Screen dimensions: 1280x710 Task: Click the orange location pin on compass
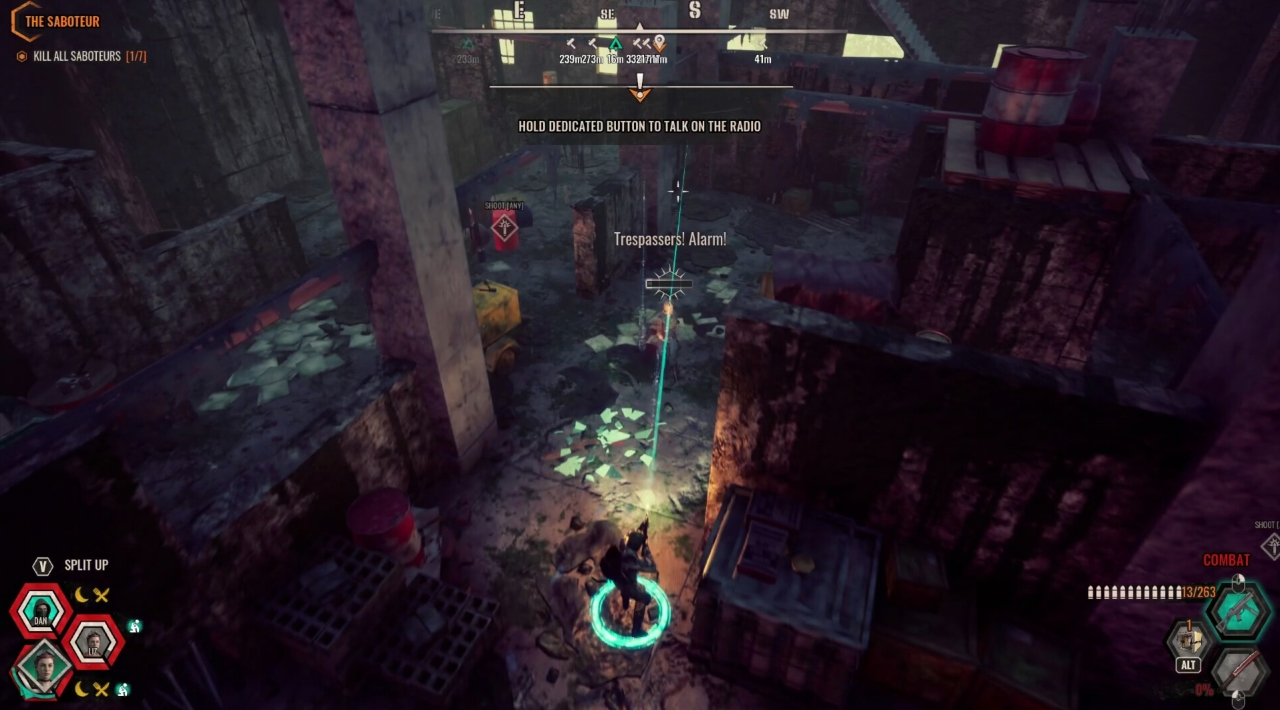click(x=659, y=44)
